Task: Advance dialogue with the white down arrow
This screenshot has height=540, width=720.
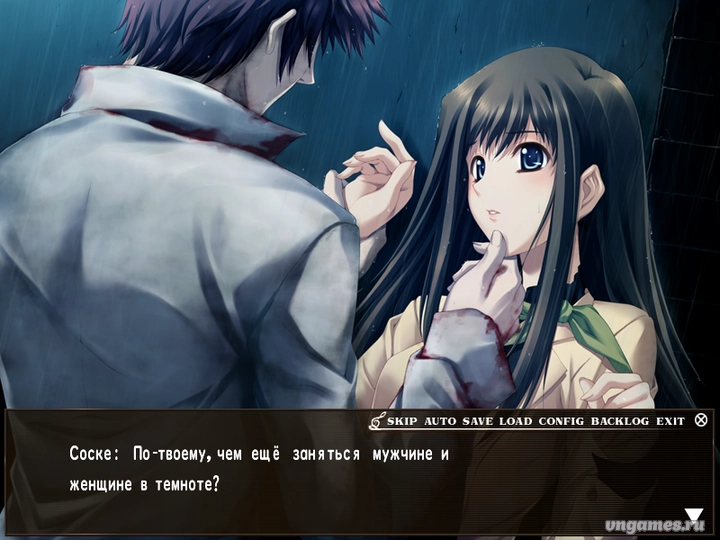Action: [694, 516]
